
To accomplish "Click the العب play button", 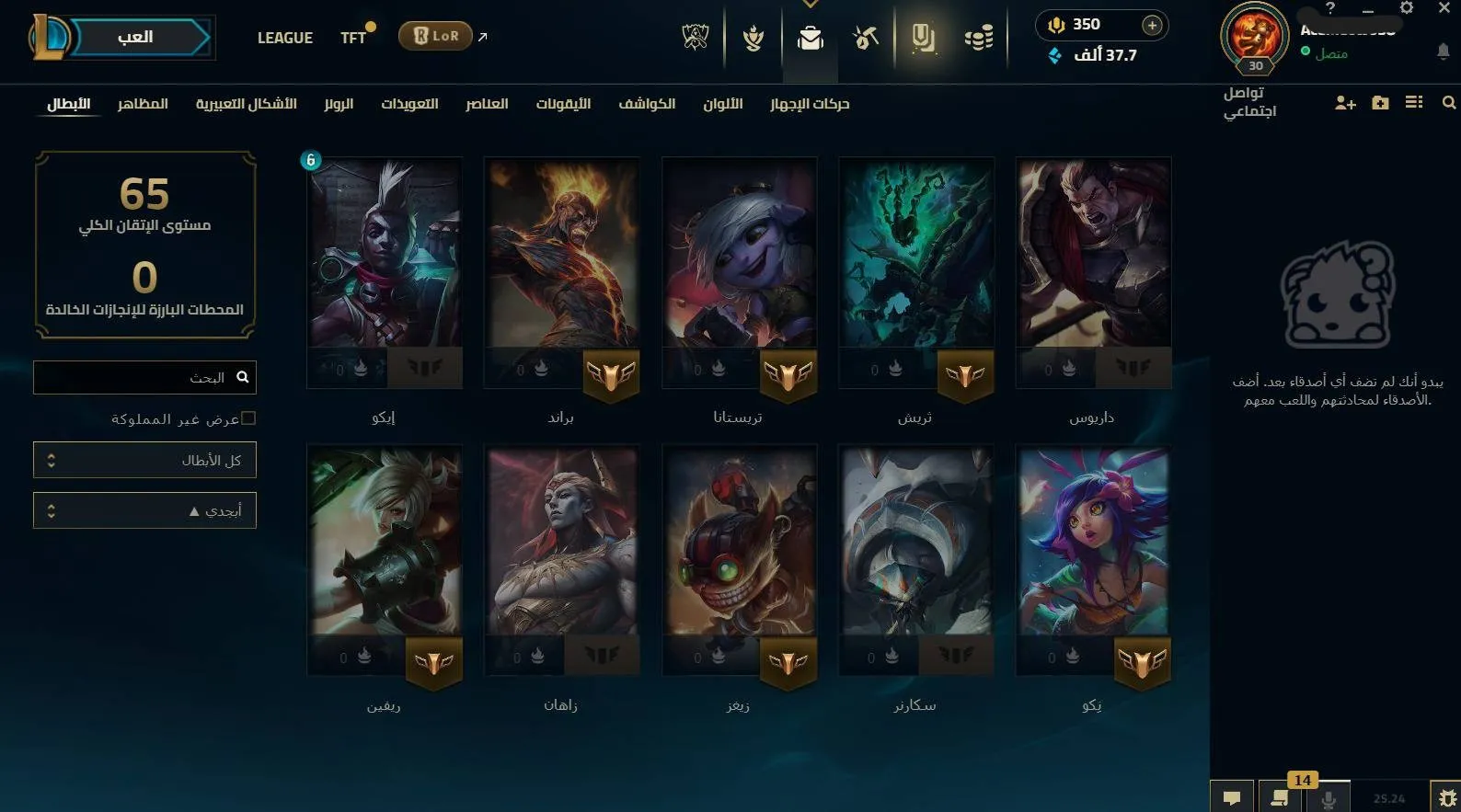I will 134,37.
